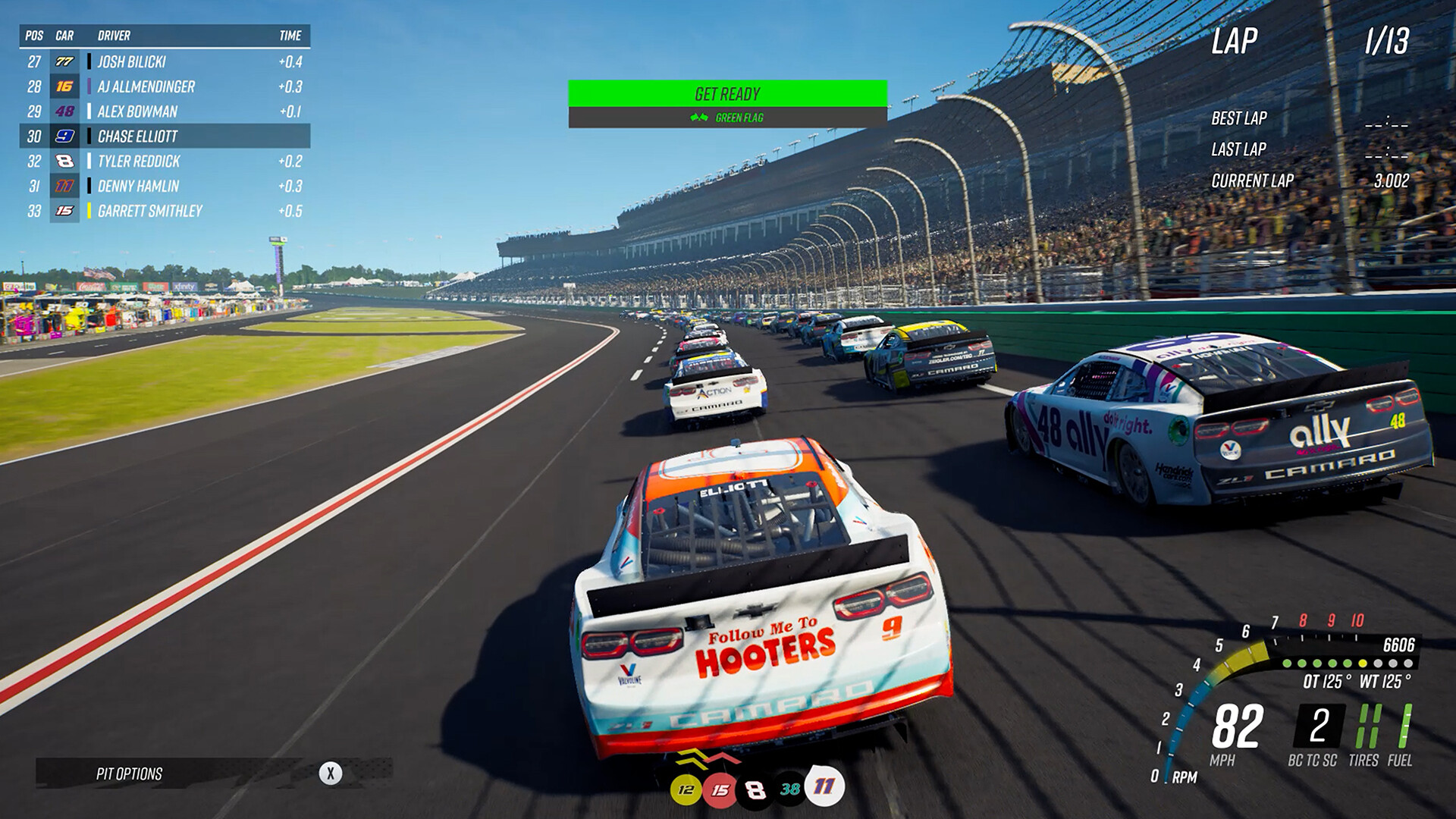Viewport: 1456px width, 819px height.
Task: Select the number 38 car badge
Action: pos(790,787)
